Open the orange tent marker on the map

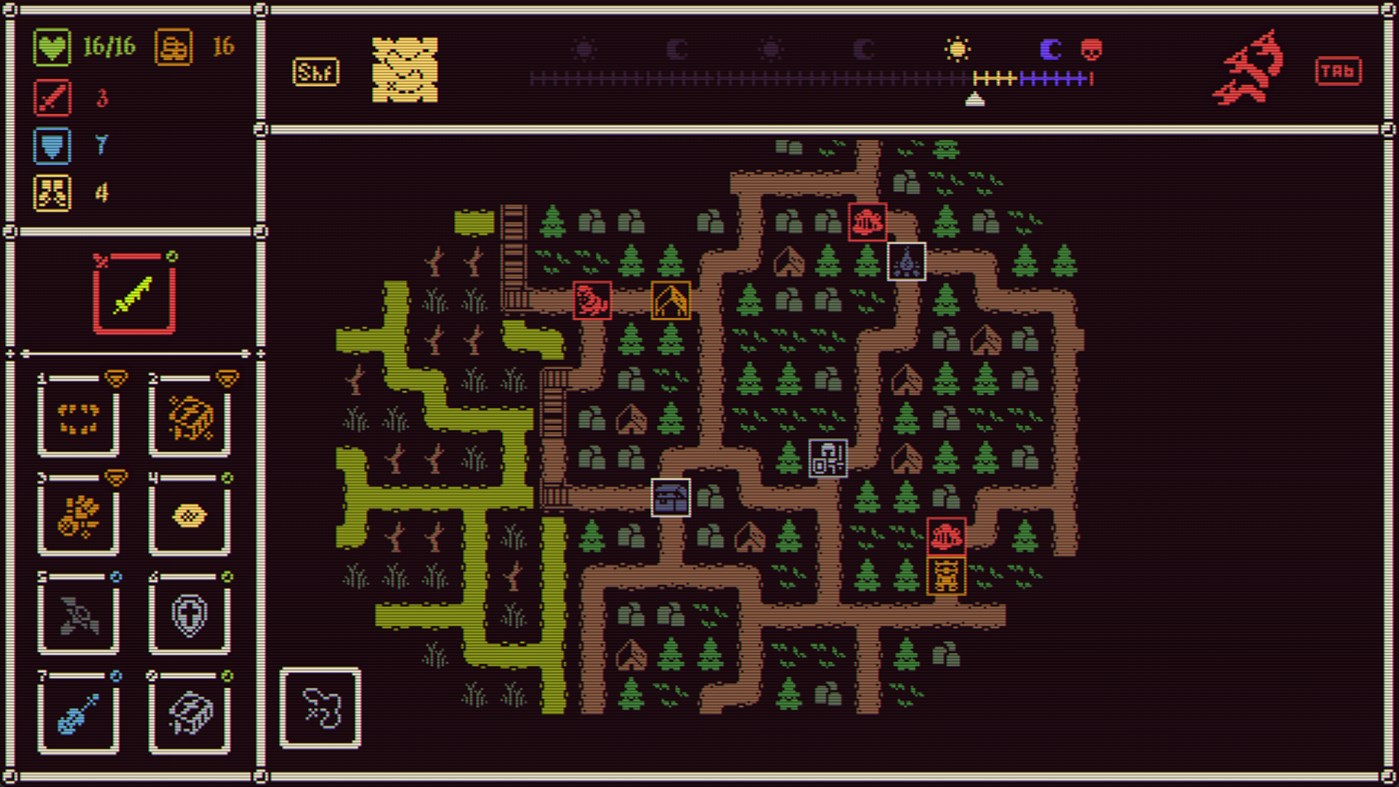(670, 298)
